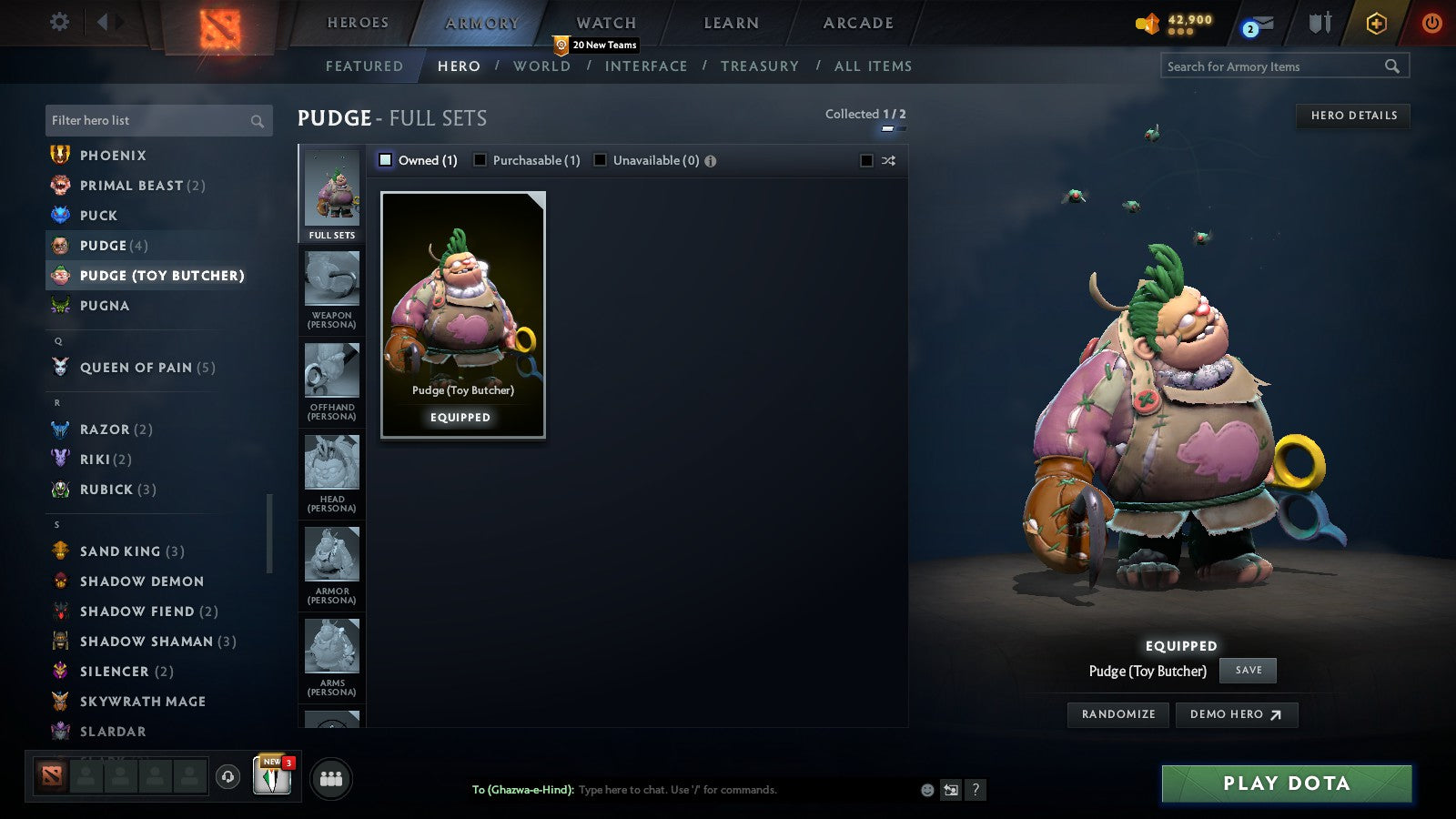Viewport: 1456px width, 819px height.
Task: Uncheck the Owned filter
Action: [x=386, y=159]
